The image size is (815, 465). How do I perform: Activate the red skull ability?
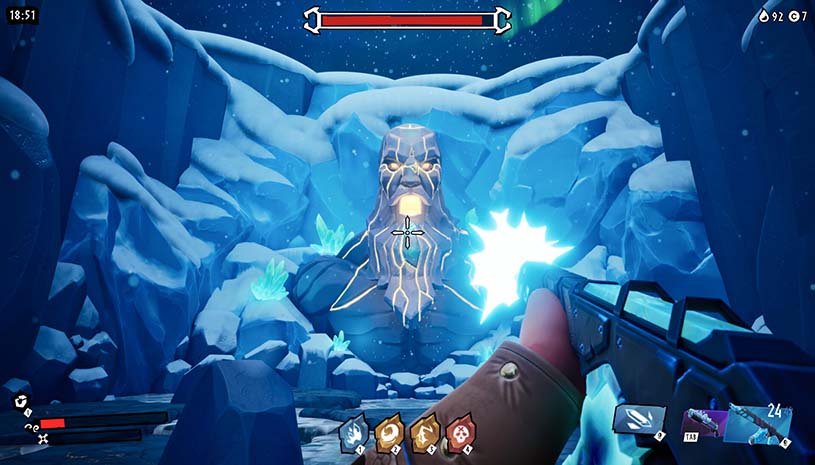pyautogui.click(x=459, y=431)
